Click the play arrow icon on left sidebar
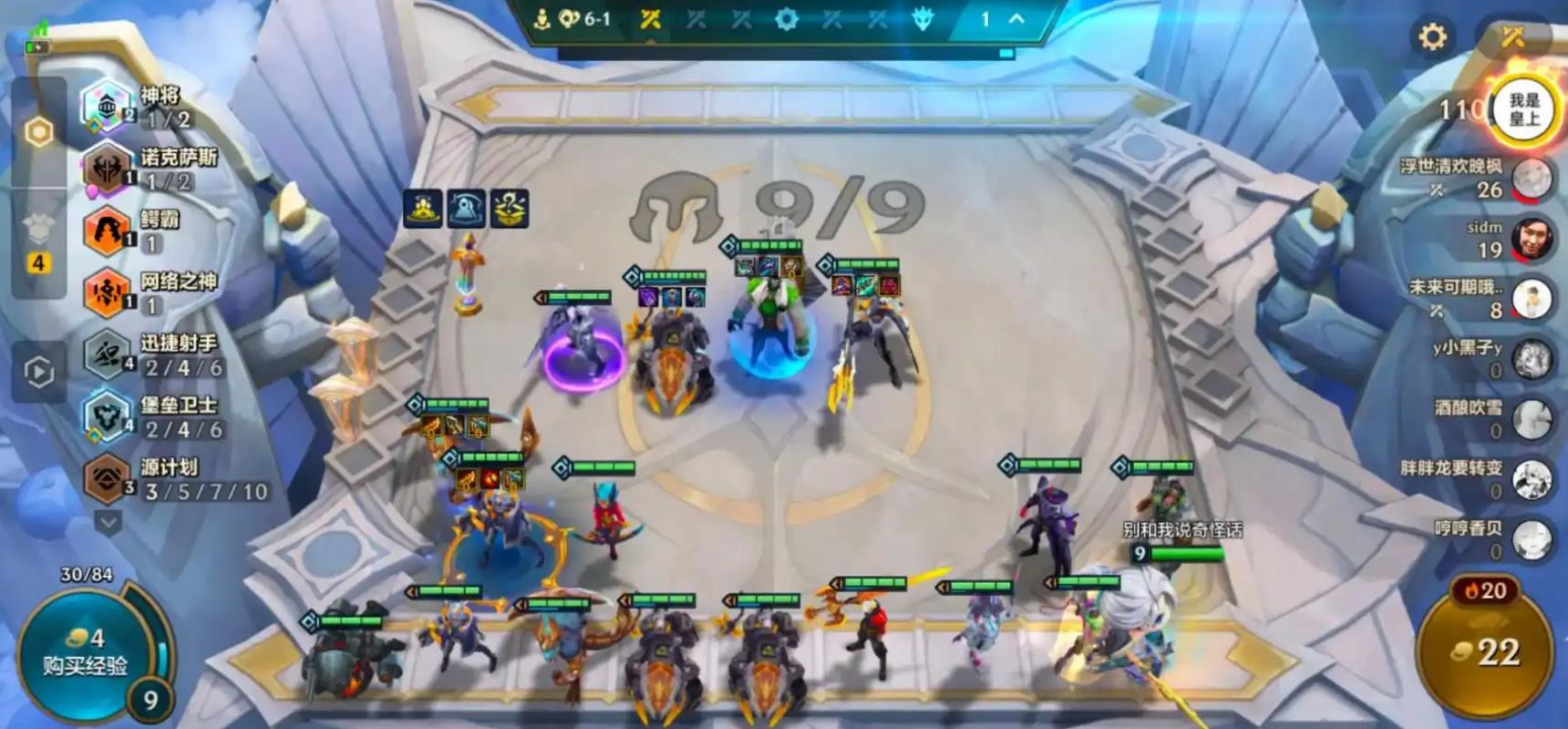 39,372
